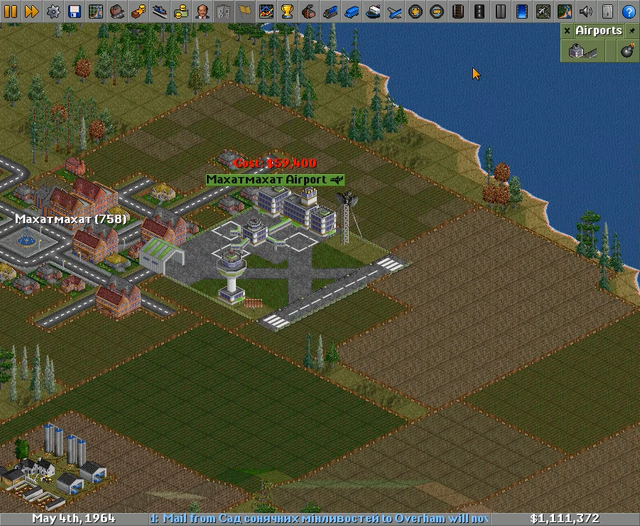Open the save game floppy disk menu
Image resolution: width=640 pixels, height=526 pixels.
click(74, 11)
